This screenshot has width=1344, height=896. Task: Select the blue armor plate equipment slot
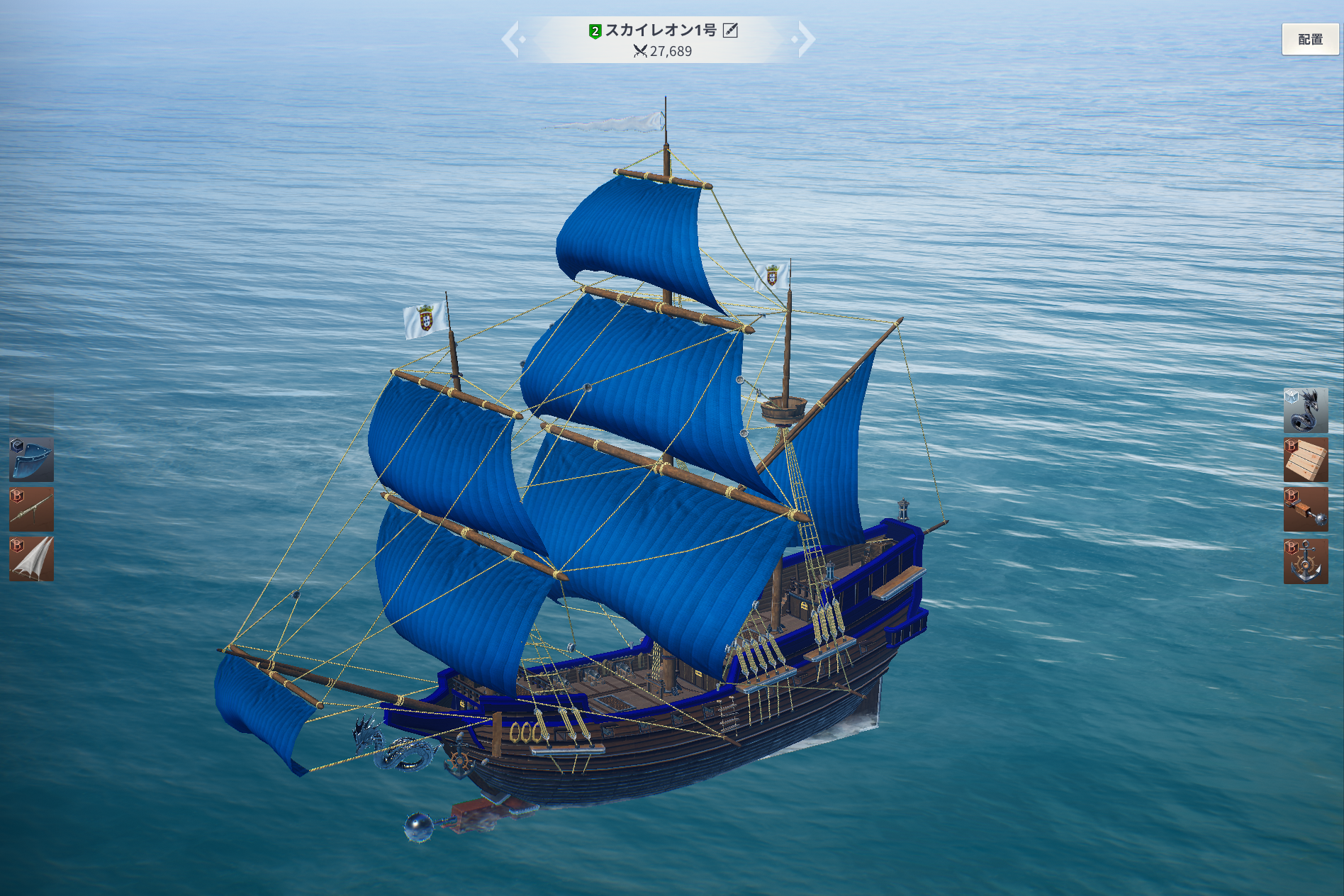pos(31,459)
